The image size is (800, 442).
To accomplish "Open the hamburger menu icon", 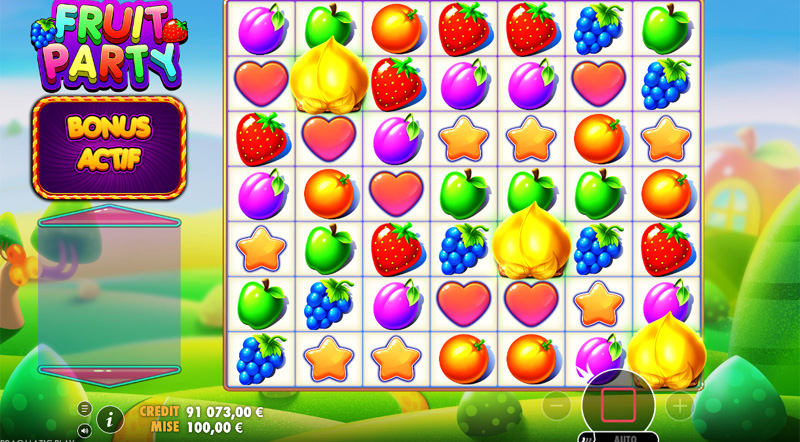I will click(84, 409).
